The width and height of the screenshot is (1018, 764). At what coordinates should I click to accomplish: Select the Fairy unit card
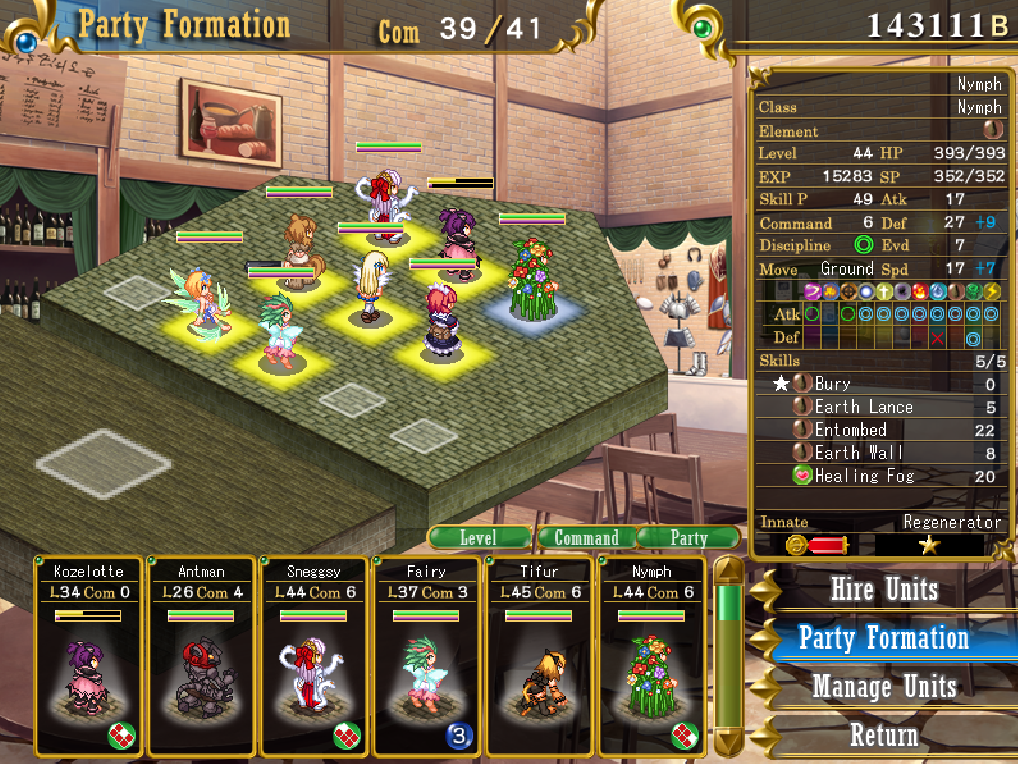click(x=428, y=656)
